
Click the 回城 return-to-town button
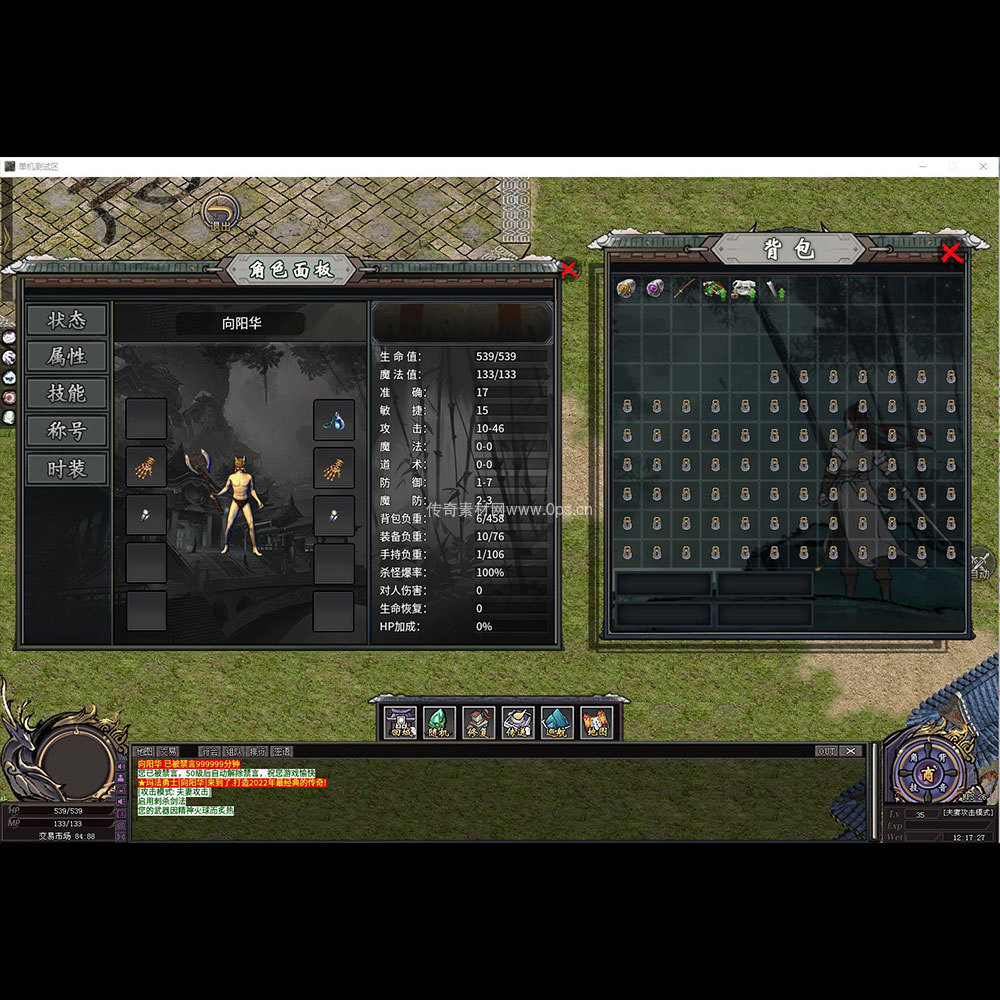pyautogui.click(x=400, y=722)
